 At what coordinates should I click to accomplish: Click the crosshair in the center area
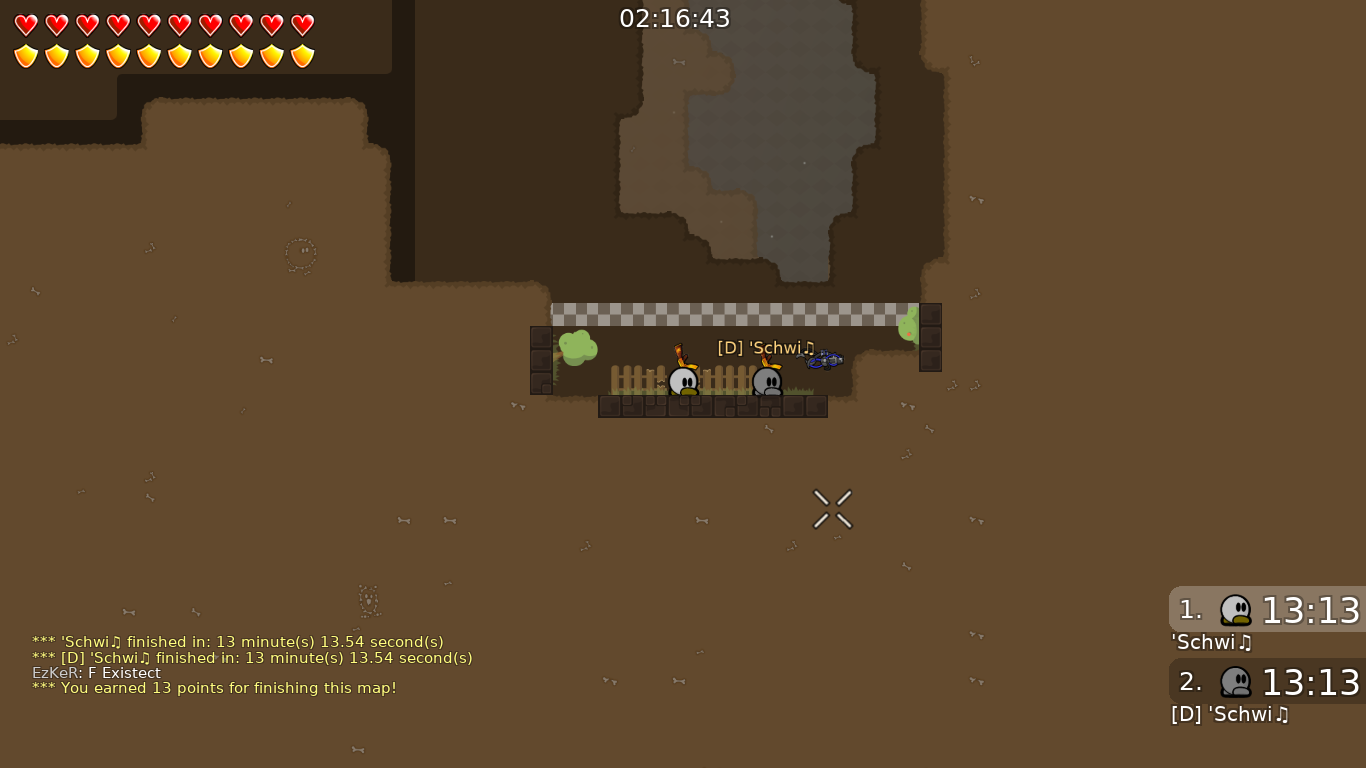point(832,509)
